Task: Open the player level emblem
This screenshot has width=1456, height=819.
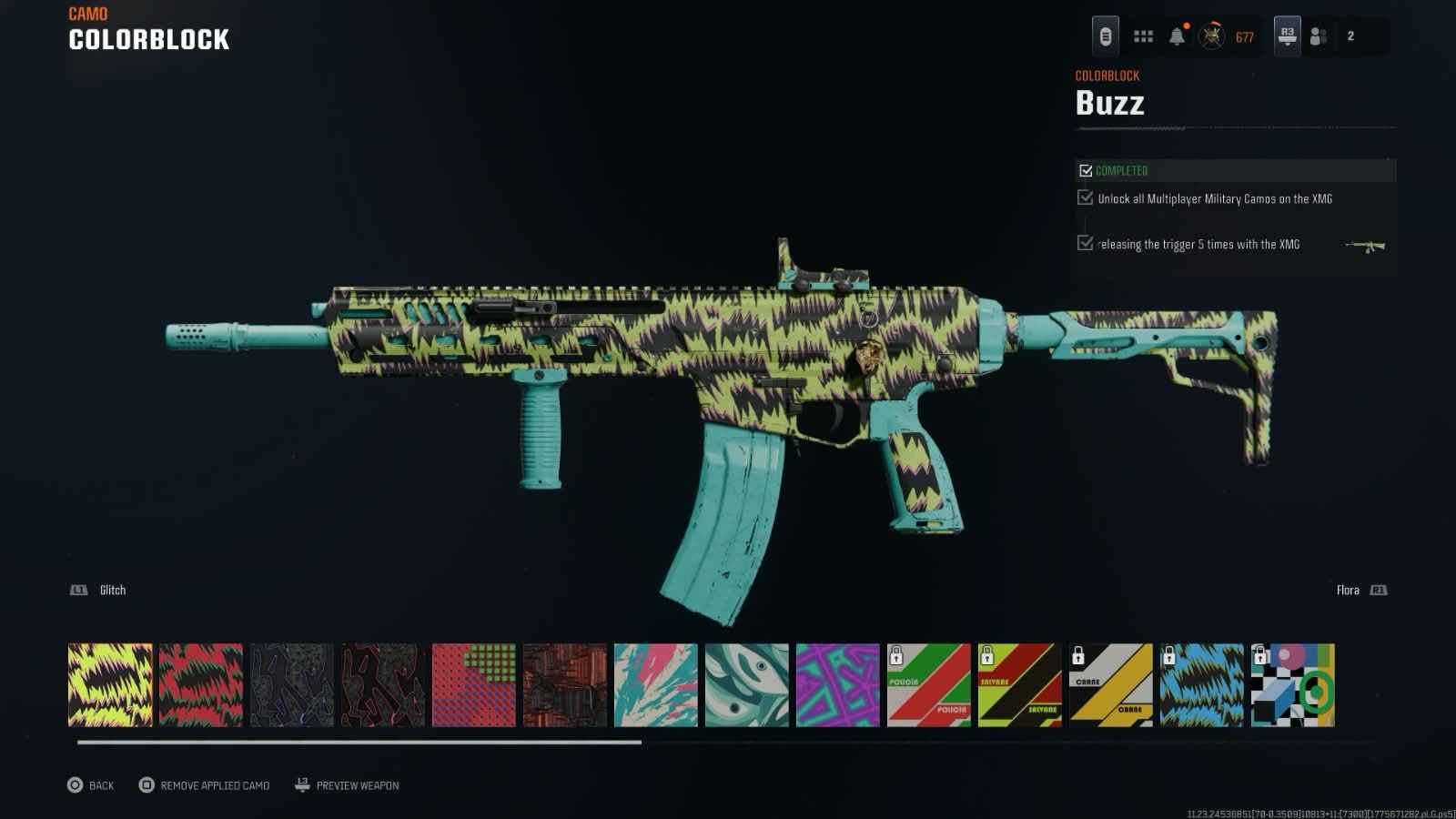Action: tap(1211, 36)
